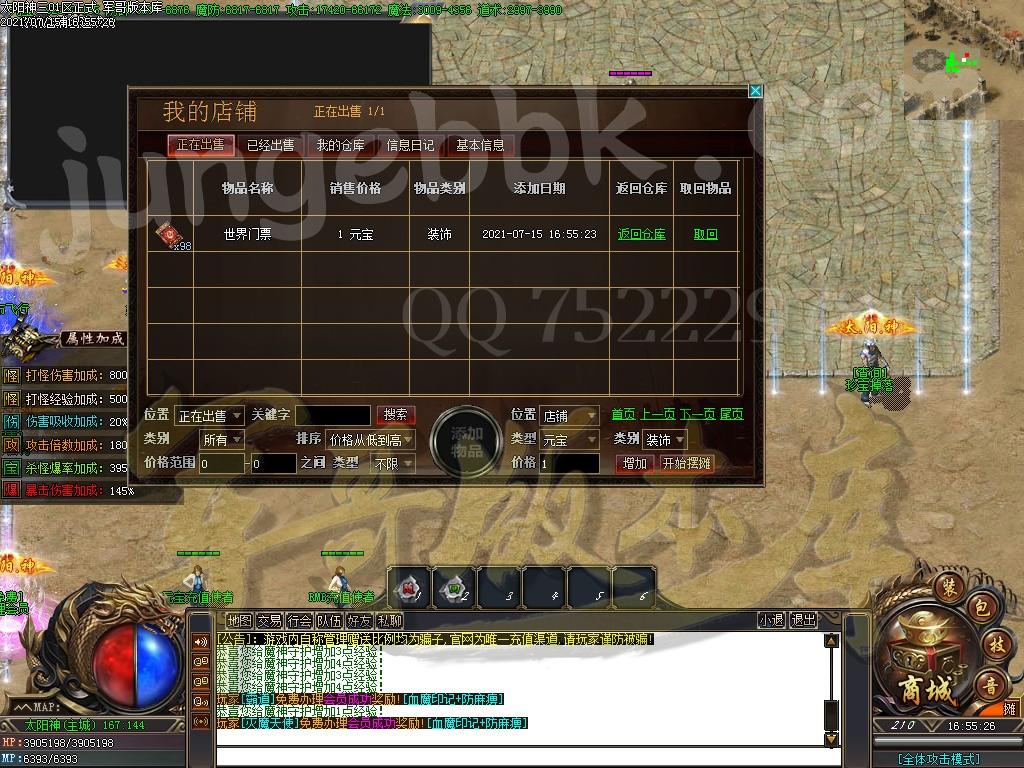Click the 搜索 search button
The image size is (1024, 768).
395,414
